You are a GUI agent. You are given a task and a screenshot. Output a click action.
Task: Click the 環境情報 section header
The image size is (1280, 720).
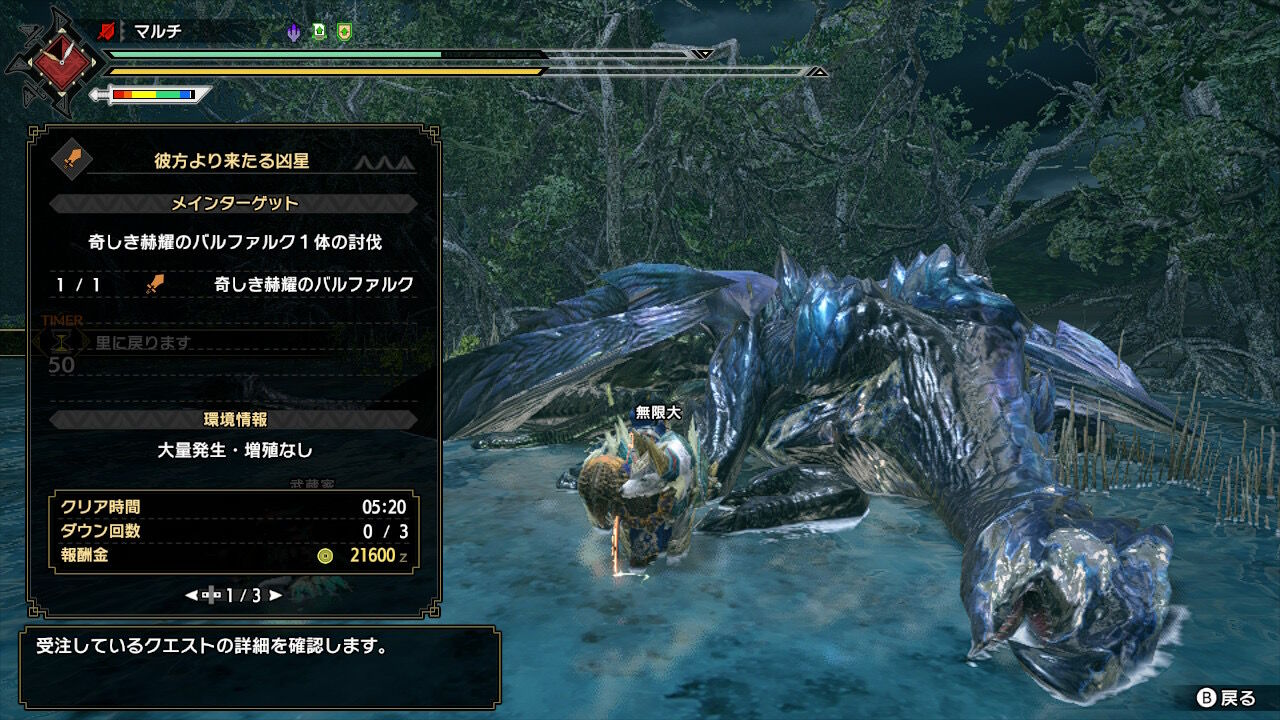(234, 420)
